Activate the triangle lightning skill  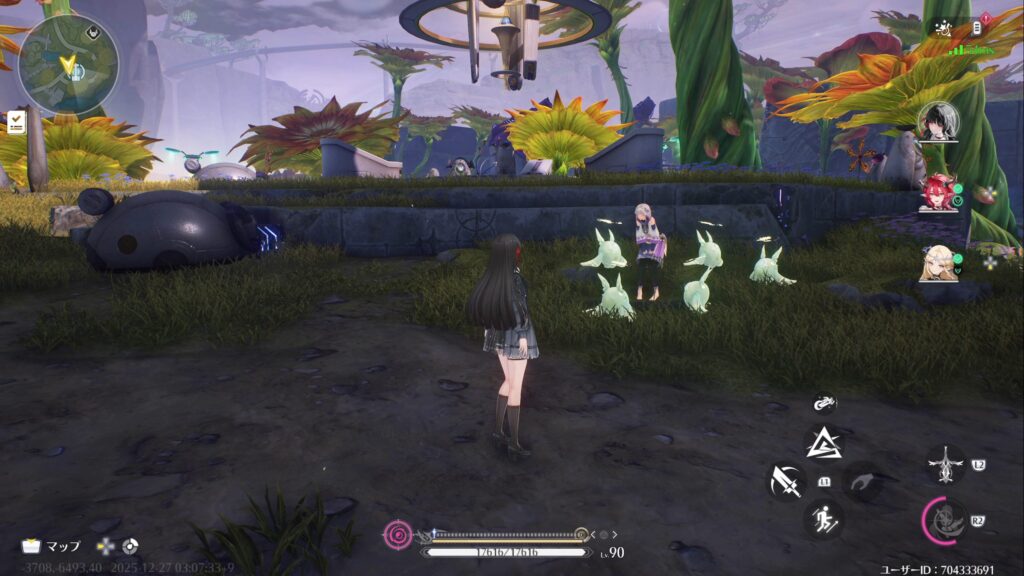point(824,442)
